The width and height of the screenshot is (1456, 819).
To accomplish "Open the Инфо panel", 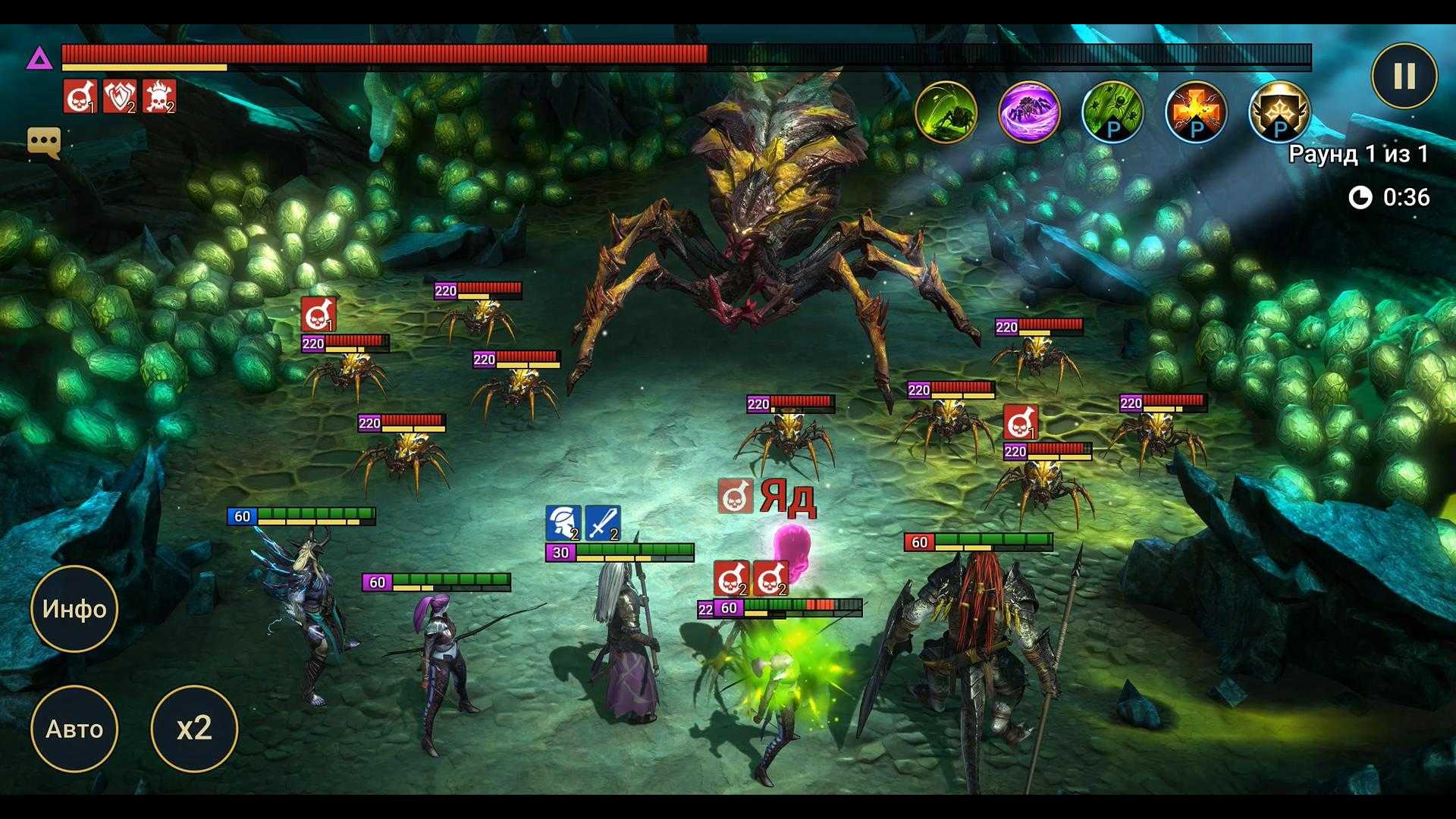I will [74, 609].
